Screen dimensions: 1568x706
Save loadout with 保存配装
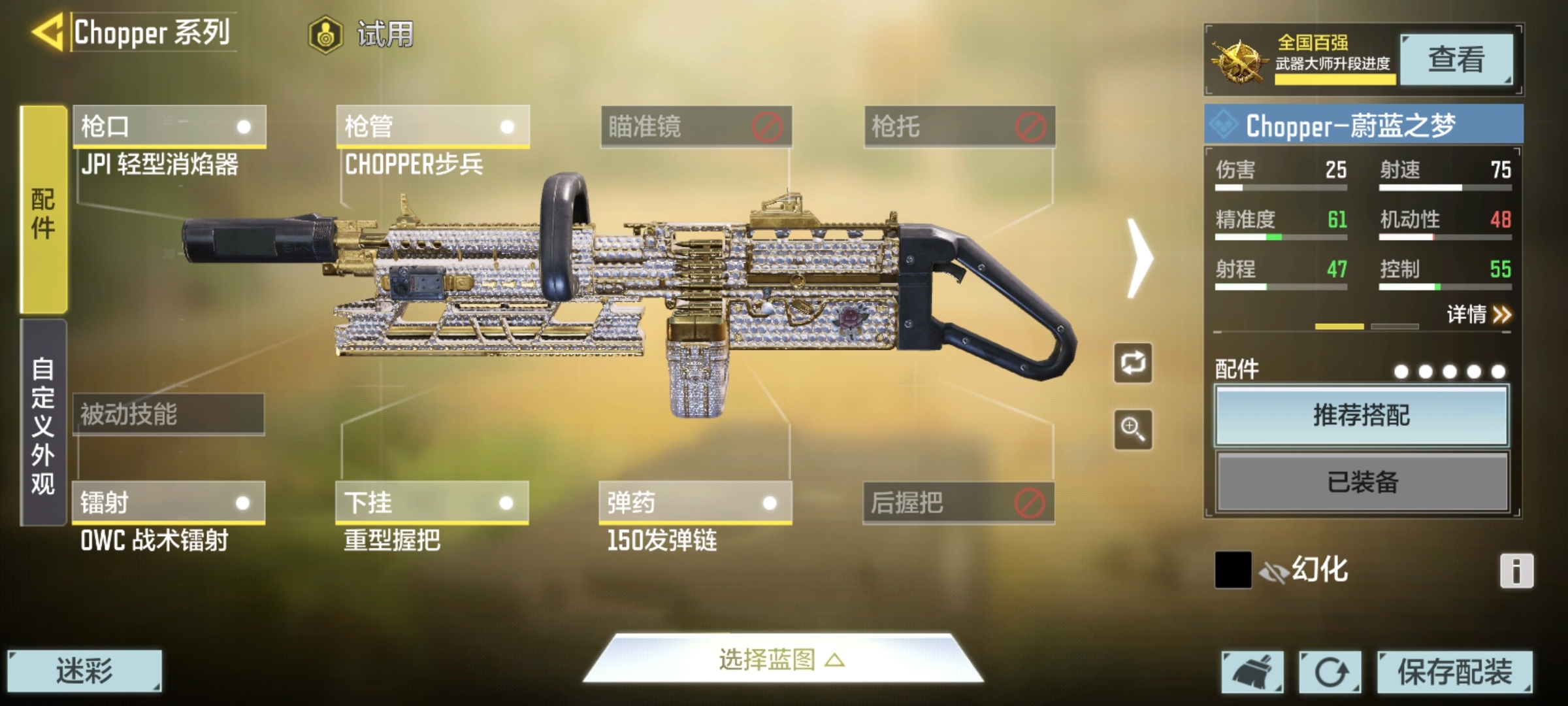(1454, 671)
